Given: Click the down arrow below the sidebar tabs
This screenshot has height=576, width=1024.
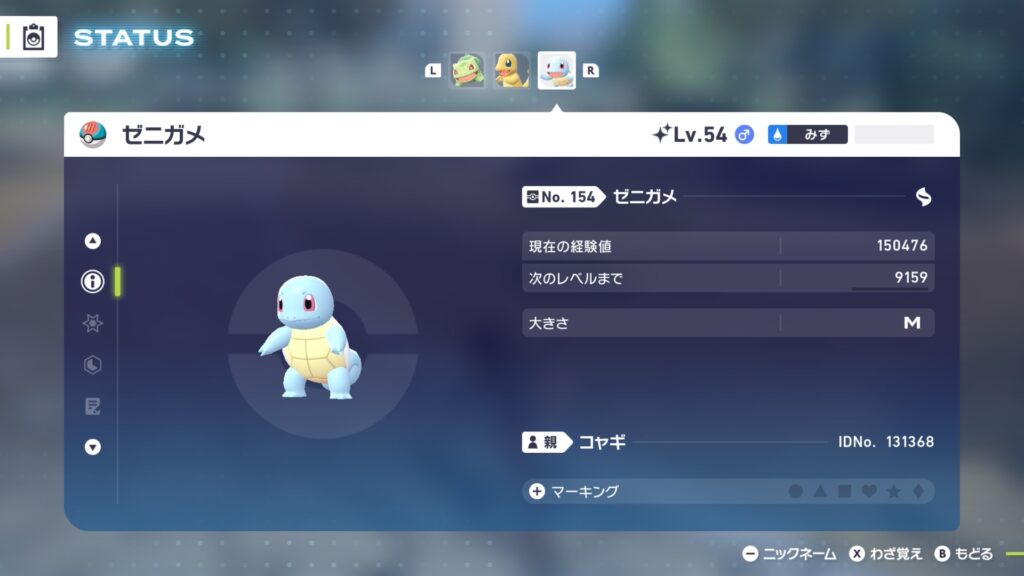Looking at the screenshot, I should 93,447.
